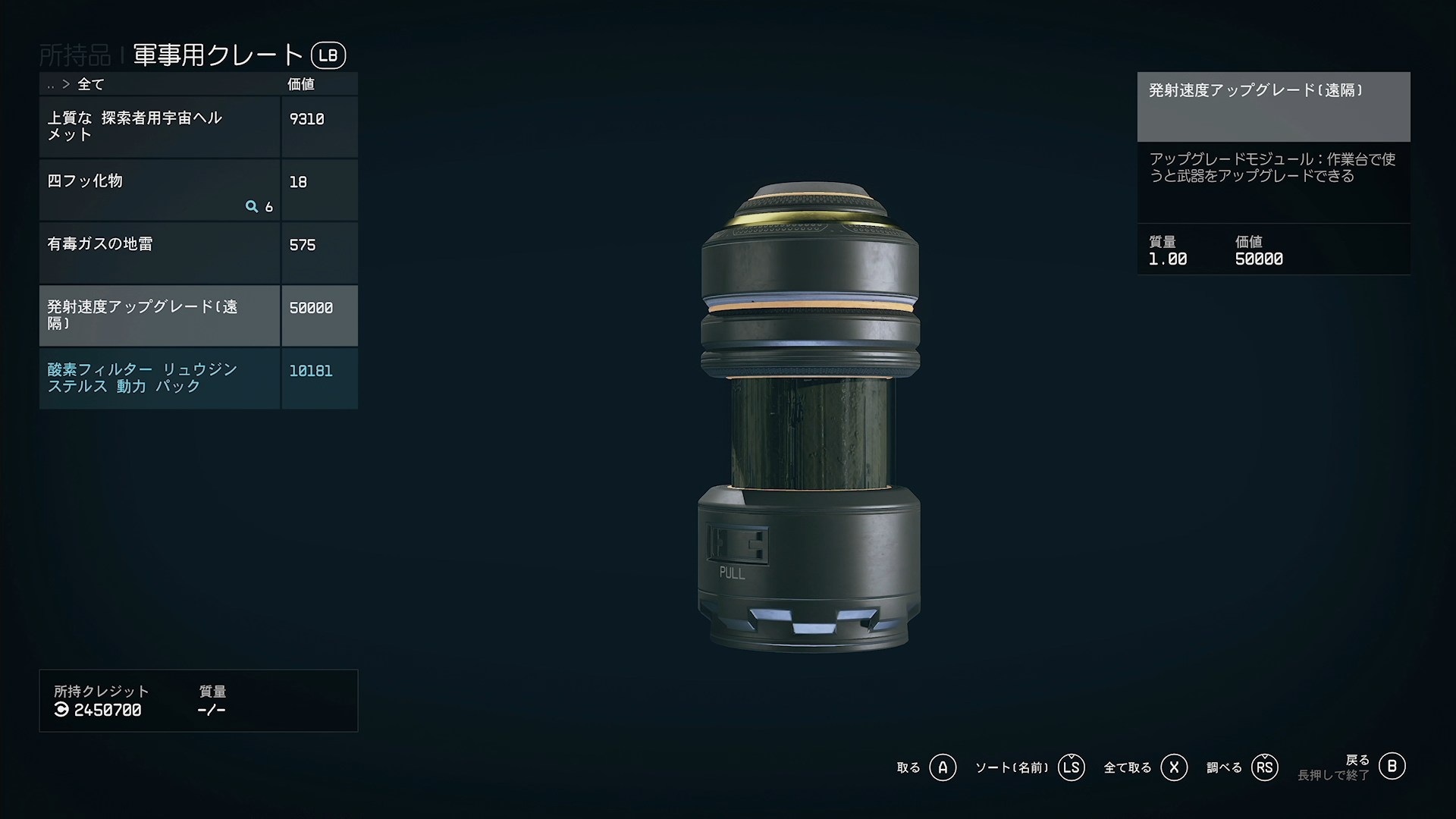Choose the 四フッ化物 item row
The width and height of the screenshot is (1456, 819).
(x=159, y=190)
